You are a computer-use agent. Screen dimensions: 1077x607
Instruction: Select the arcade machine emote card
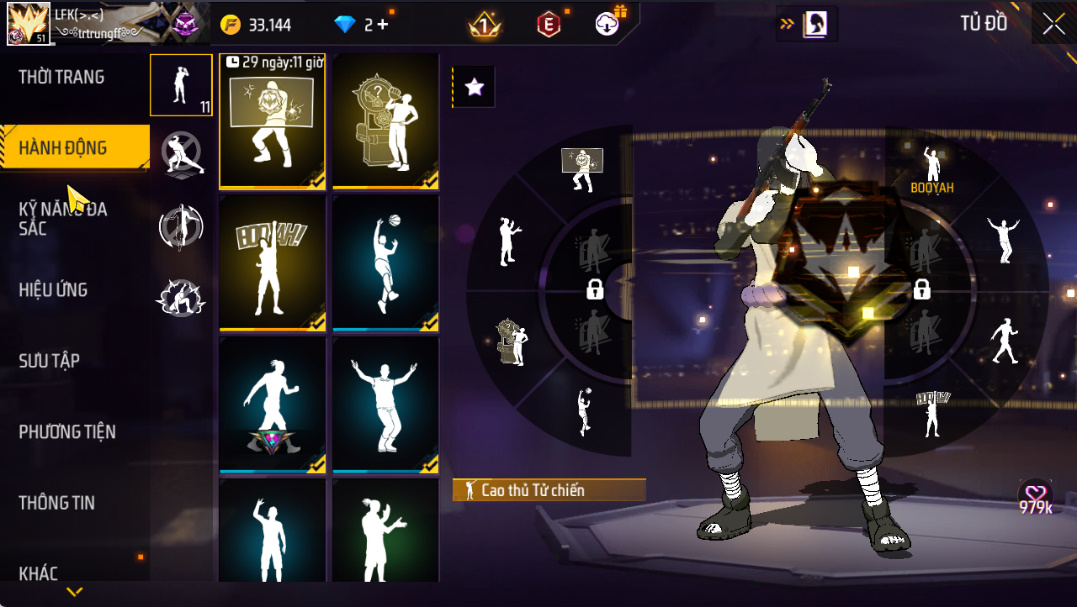(385, 122)
